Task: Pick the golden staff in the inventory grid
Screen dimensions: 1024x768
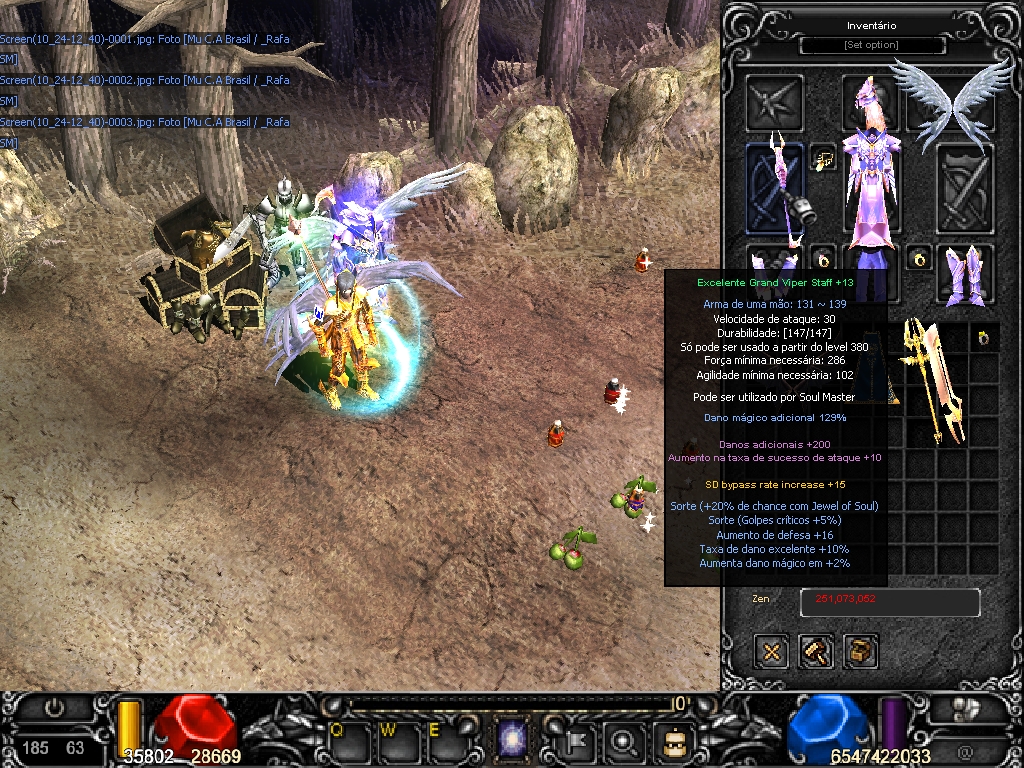Action: click(932, 380)
